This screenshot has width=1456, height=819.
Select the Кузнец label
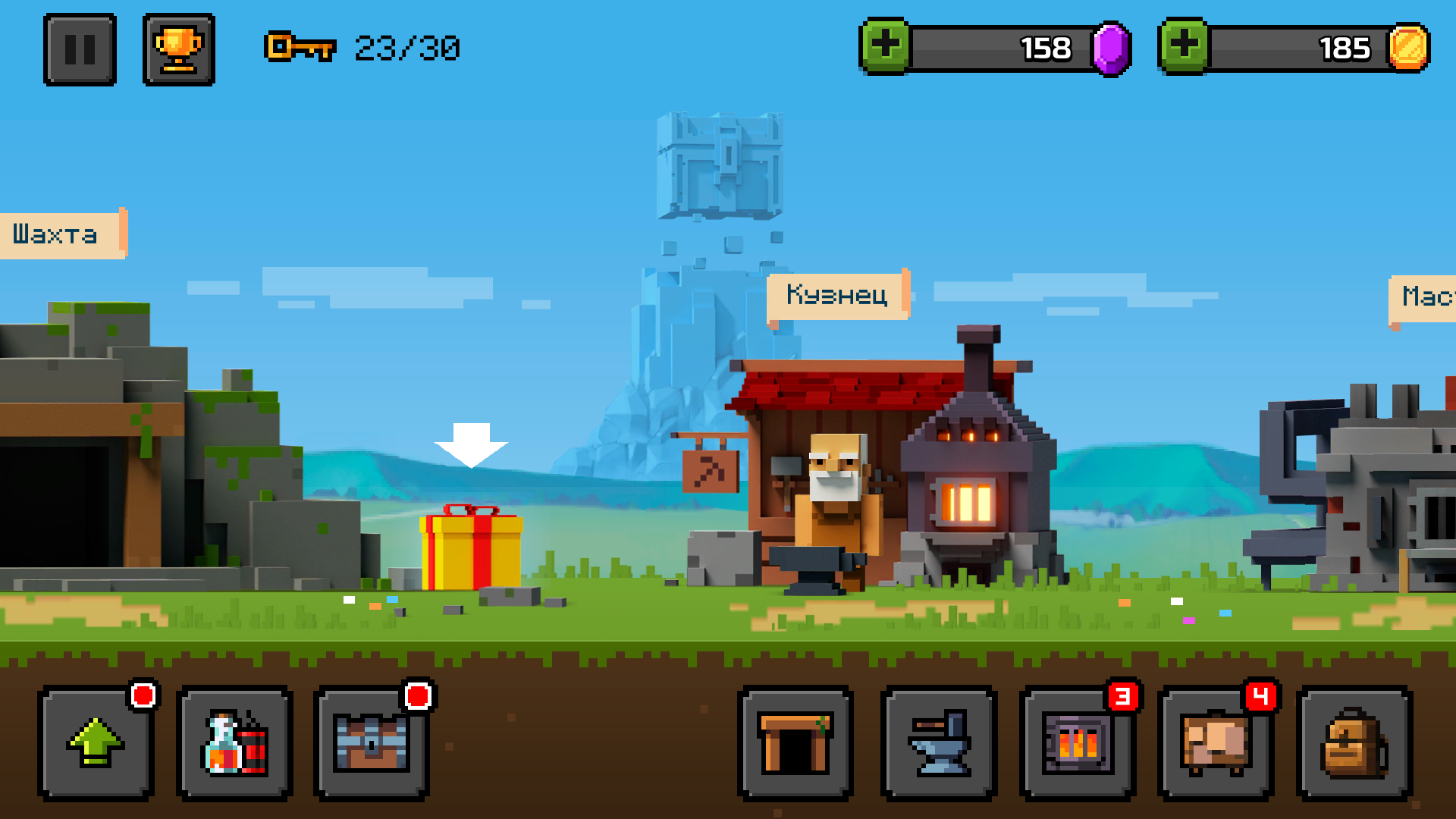pos(837,295)
